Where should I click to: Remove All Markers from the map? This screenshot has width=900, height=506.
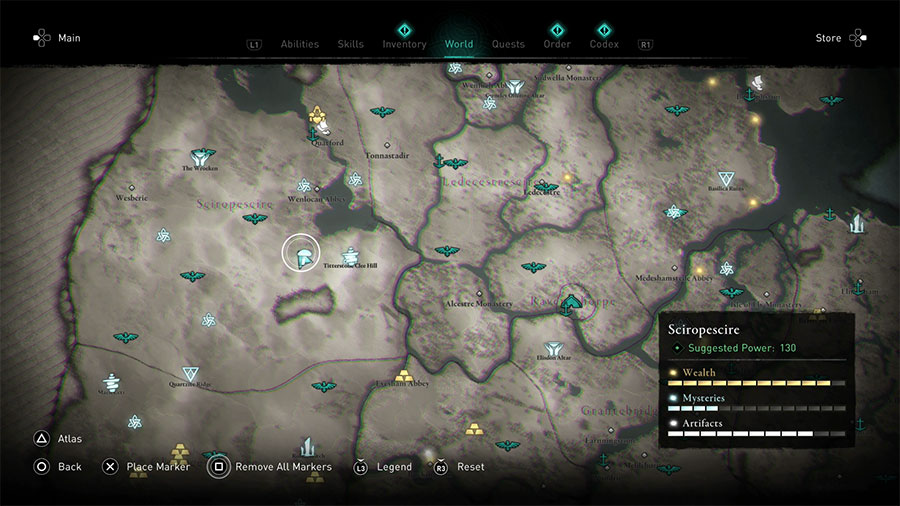[x=270, y=467]
